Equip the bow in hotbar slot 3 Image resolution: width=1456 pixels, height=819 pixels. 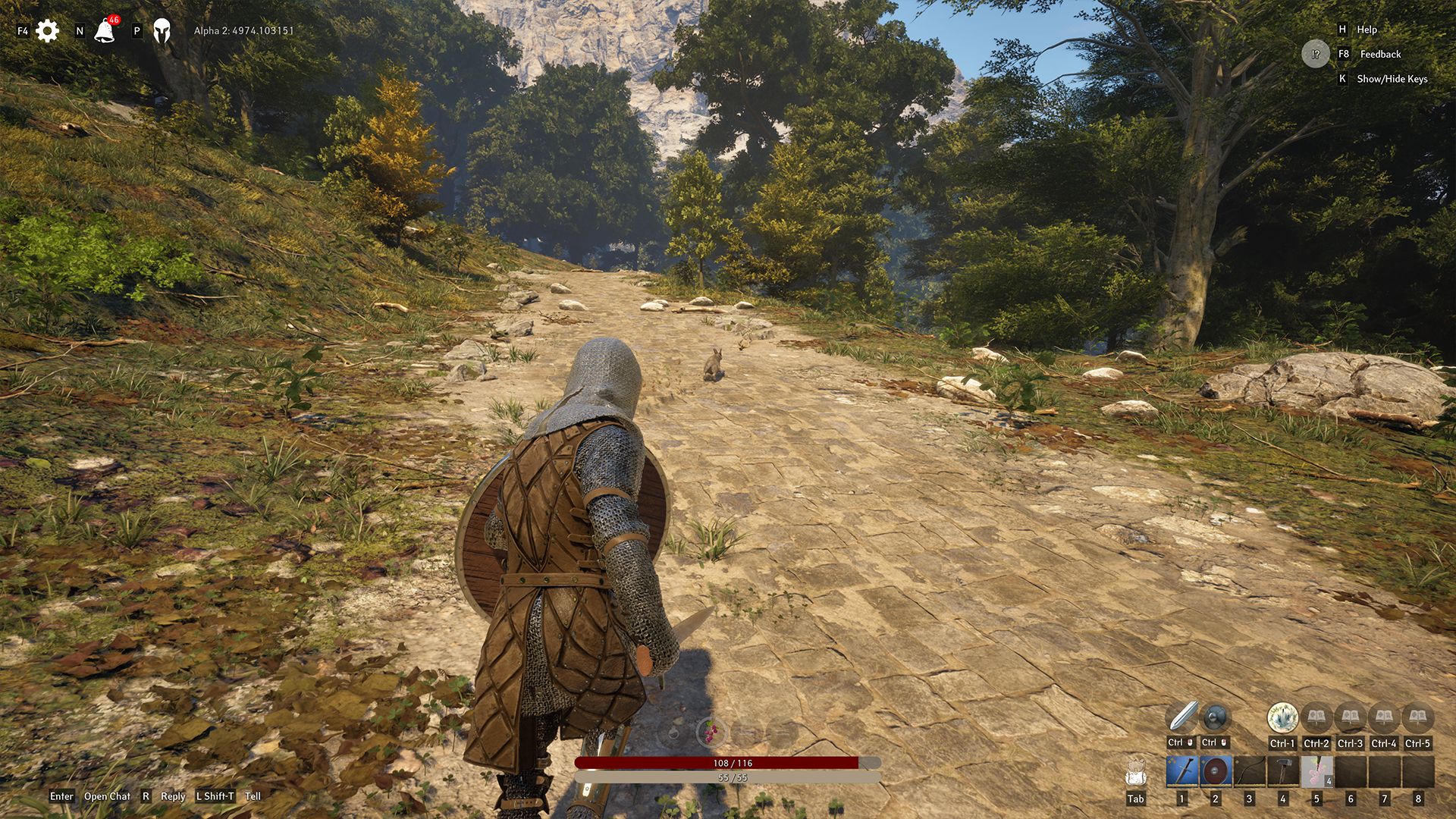(1249, 772)
